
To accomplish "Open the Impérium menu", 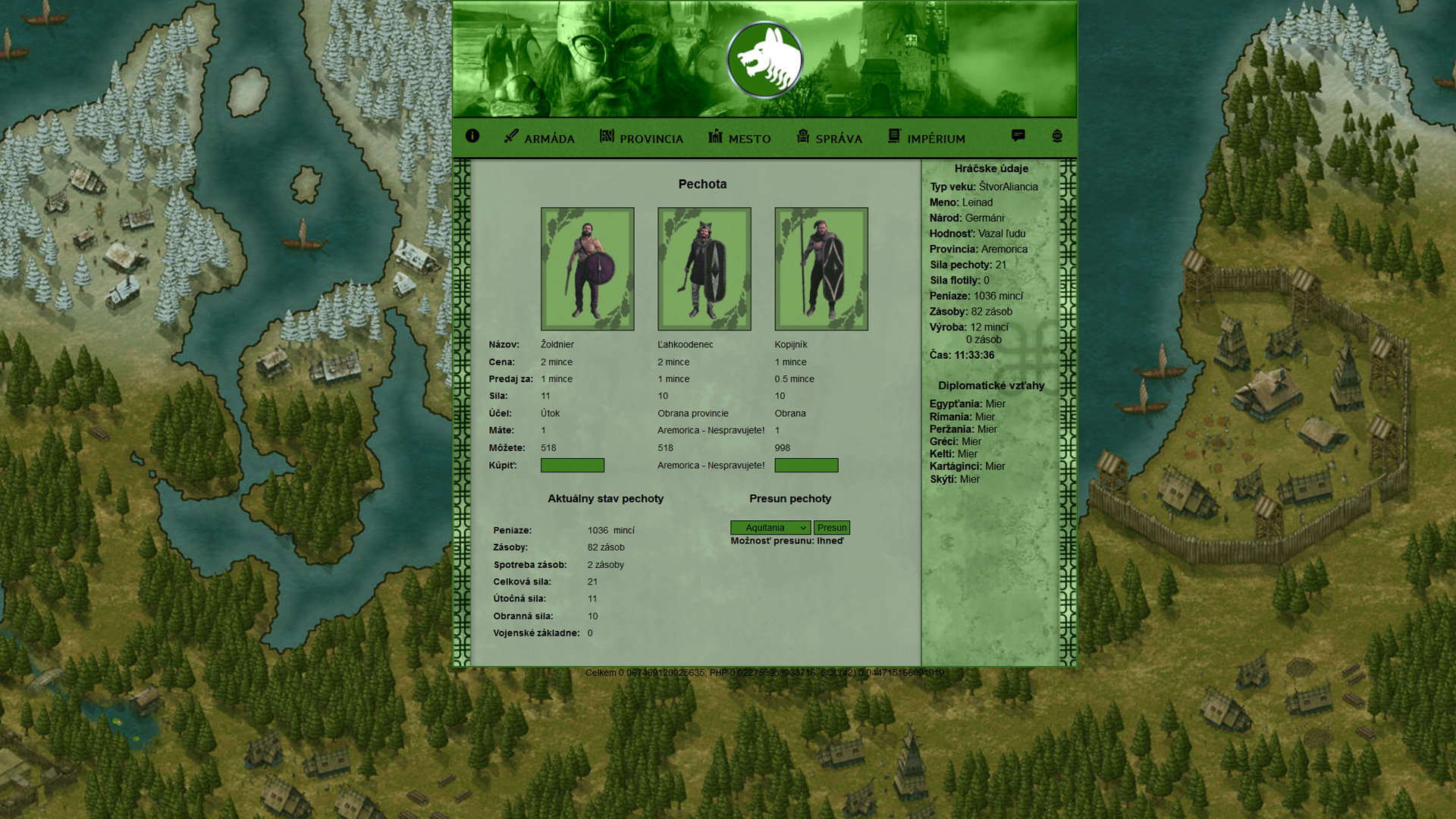I will pyautogui.click(x=927, y=137).
